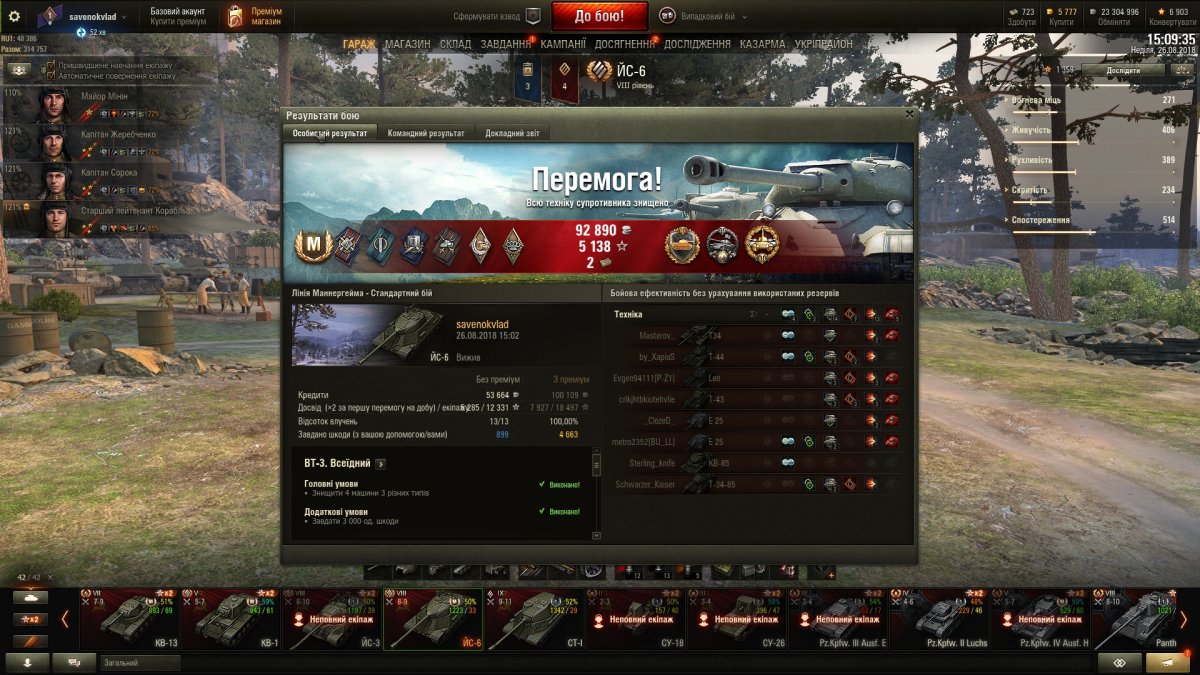Open the Магазин menu tab
The image size is (1200, 675).
407,44
